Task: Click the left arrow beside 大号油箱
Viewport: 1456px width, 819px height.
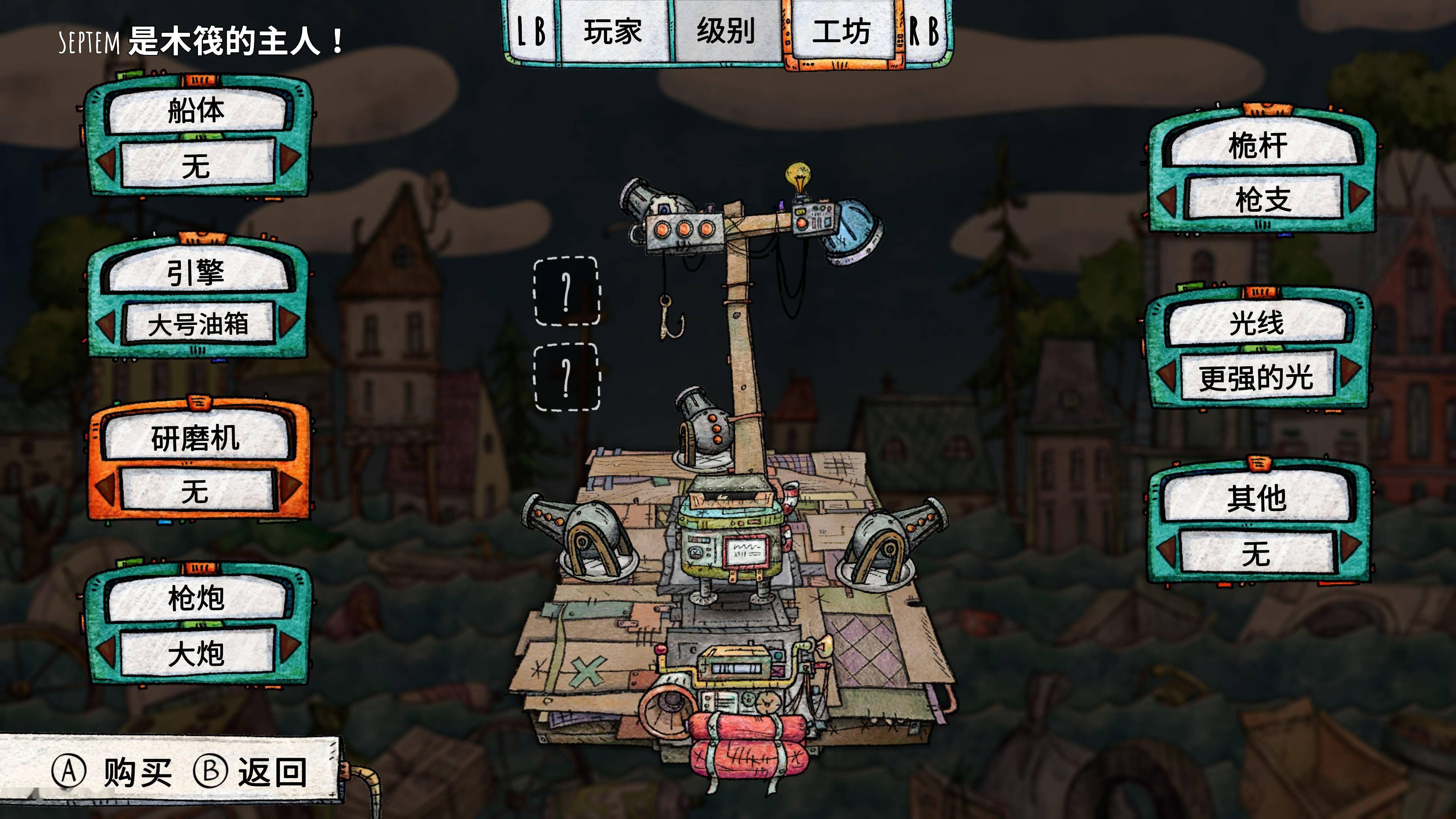Action: coord(106,325)
